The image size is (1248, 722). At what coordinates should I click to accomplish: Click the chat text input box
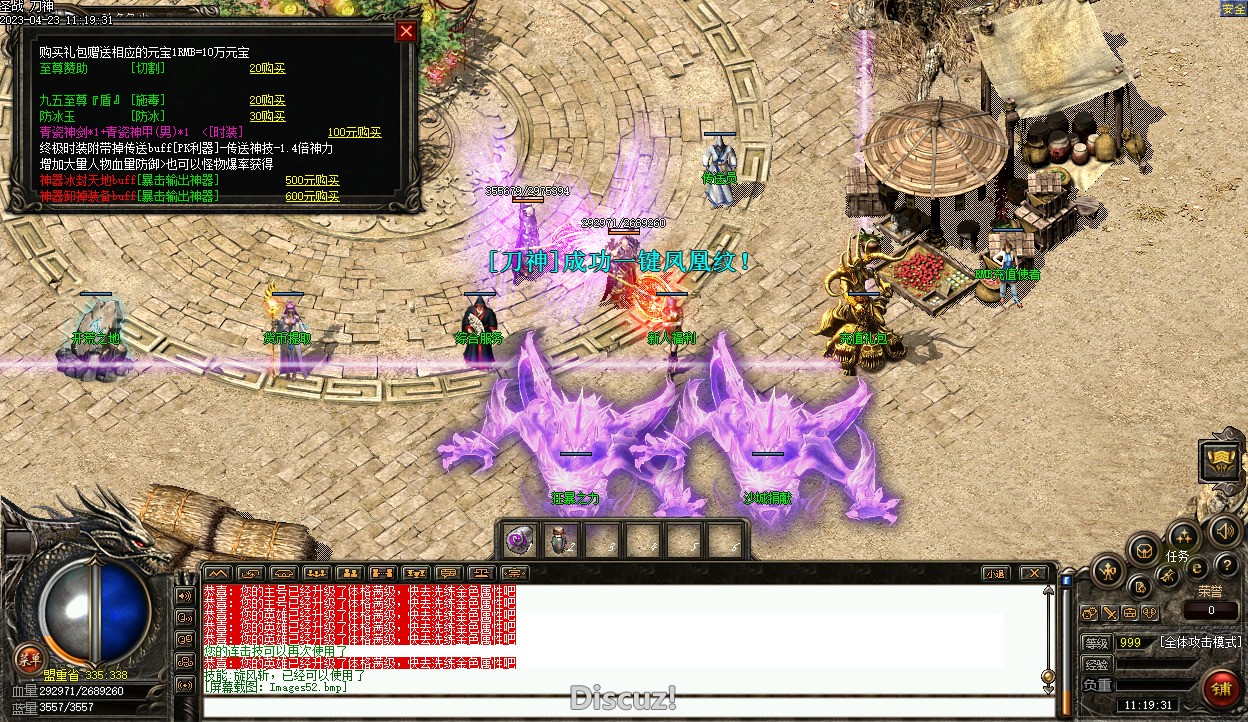(x=620, y=706)
